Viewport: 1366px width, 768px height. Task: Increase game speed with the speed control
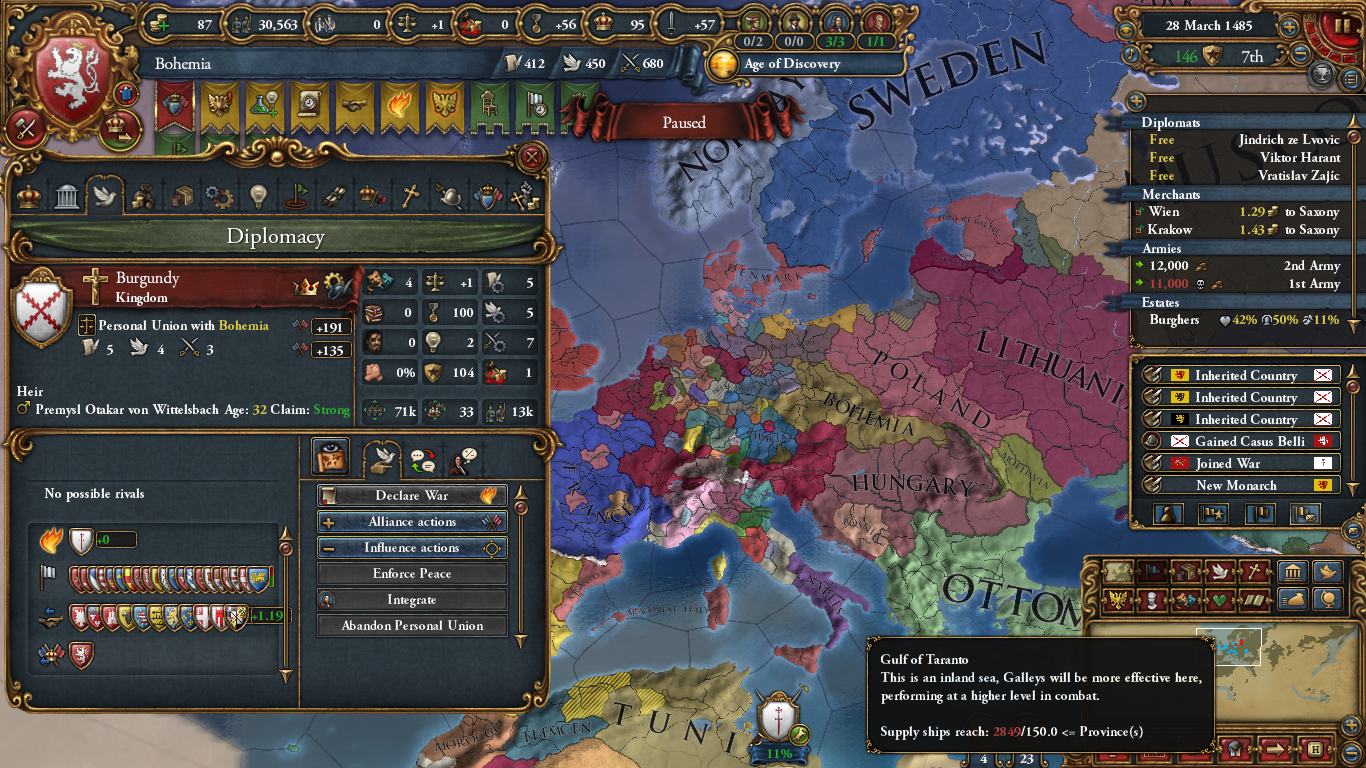click(x=1289, y=26)
